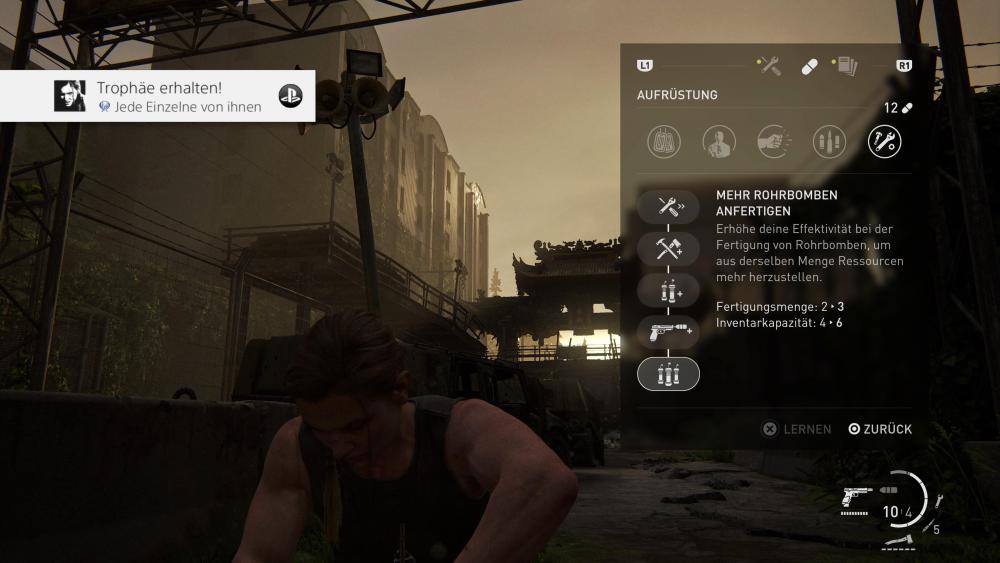Pick the bullets skill tree icon
Screen dimensions: 1000x563
tap(829, 141)
